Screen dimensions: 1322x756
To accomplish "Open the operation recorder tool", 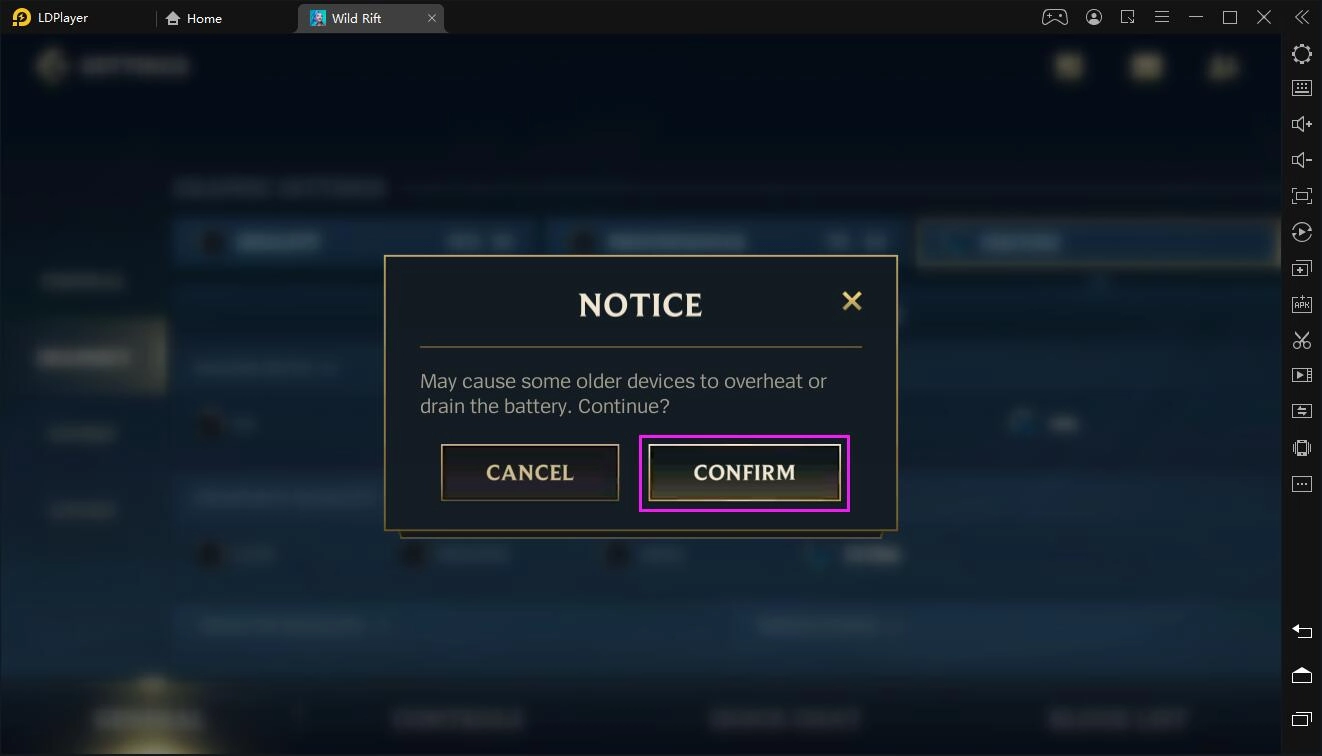I will coord(1301,232).
